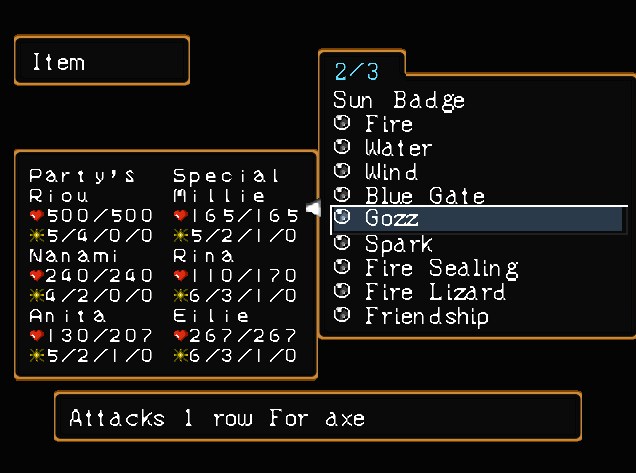The width and height of the screenshot is (636, 473).
Task: Click the highlighted Gozz rune
Action: (391, 219)
